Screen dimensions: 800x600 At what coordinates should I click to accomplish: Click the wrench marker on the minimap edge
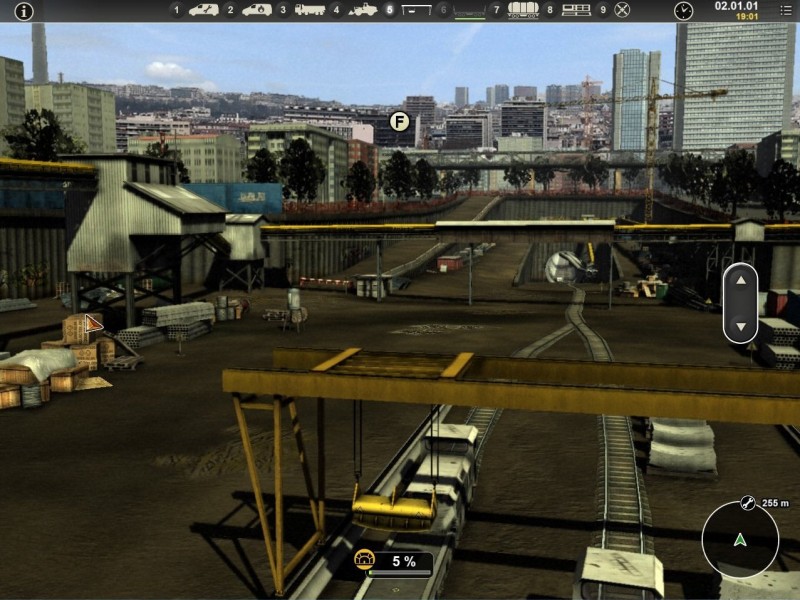746,503
